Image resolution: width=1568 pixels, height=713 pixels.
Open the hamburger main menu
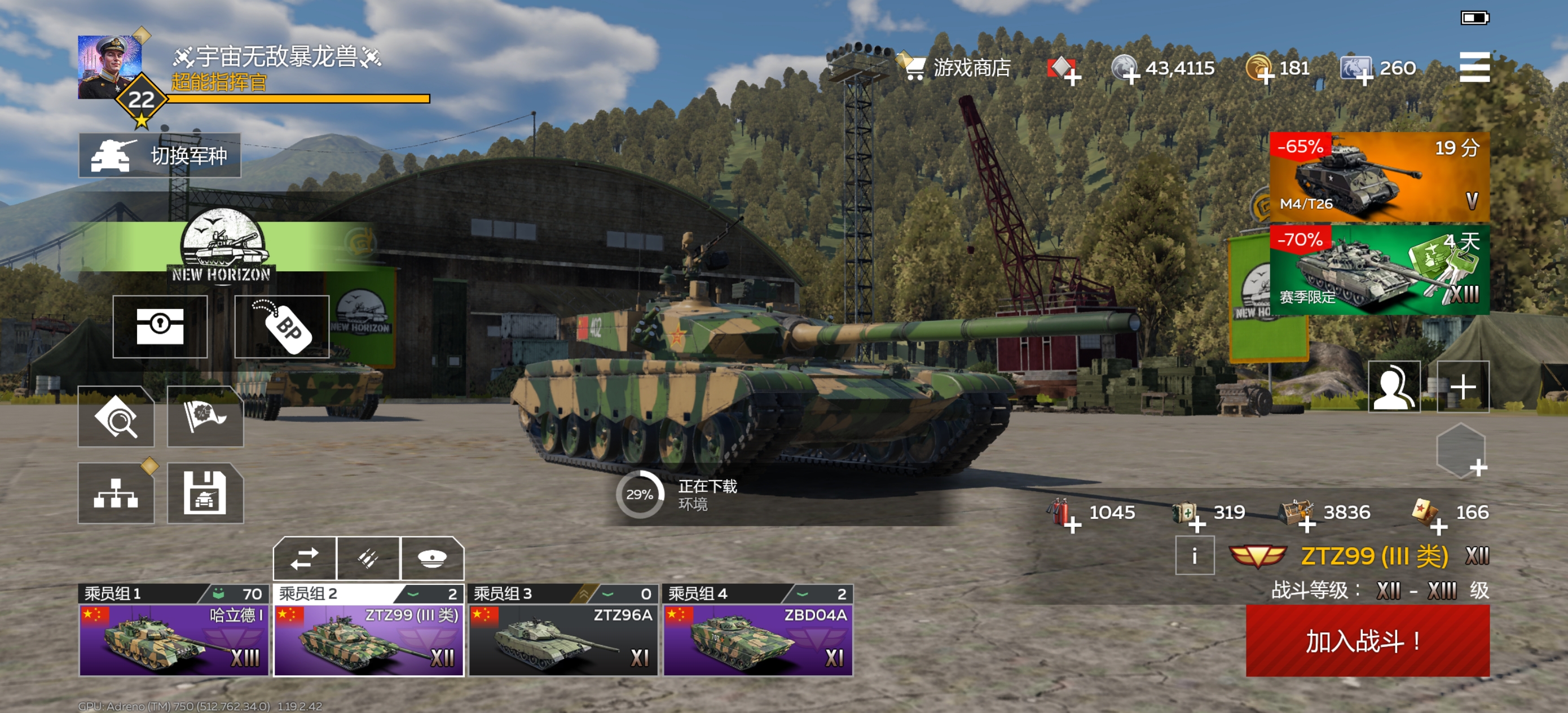pyautogui.click(x=1474, y=67)
